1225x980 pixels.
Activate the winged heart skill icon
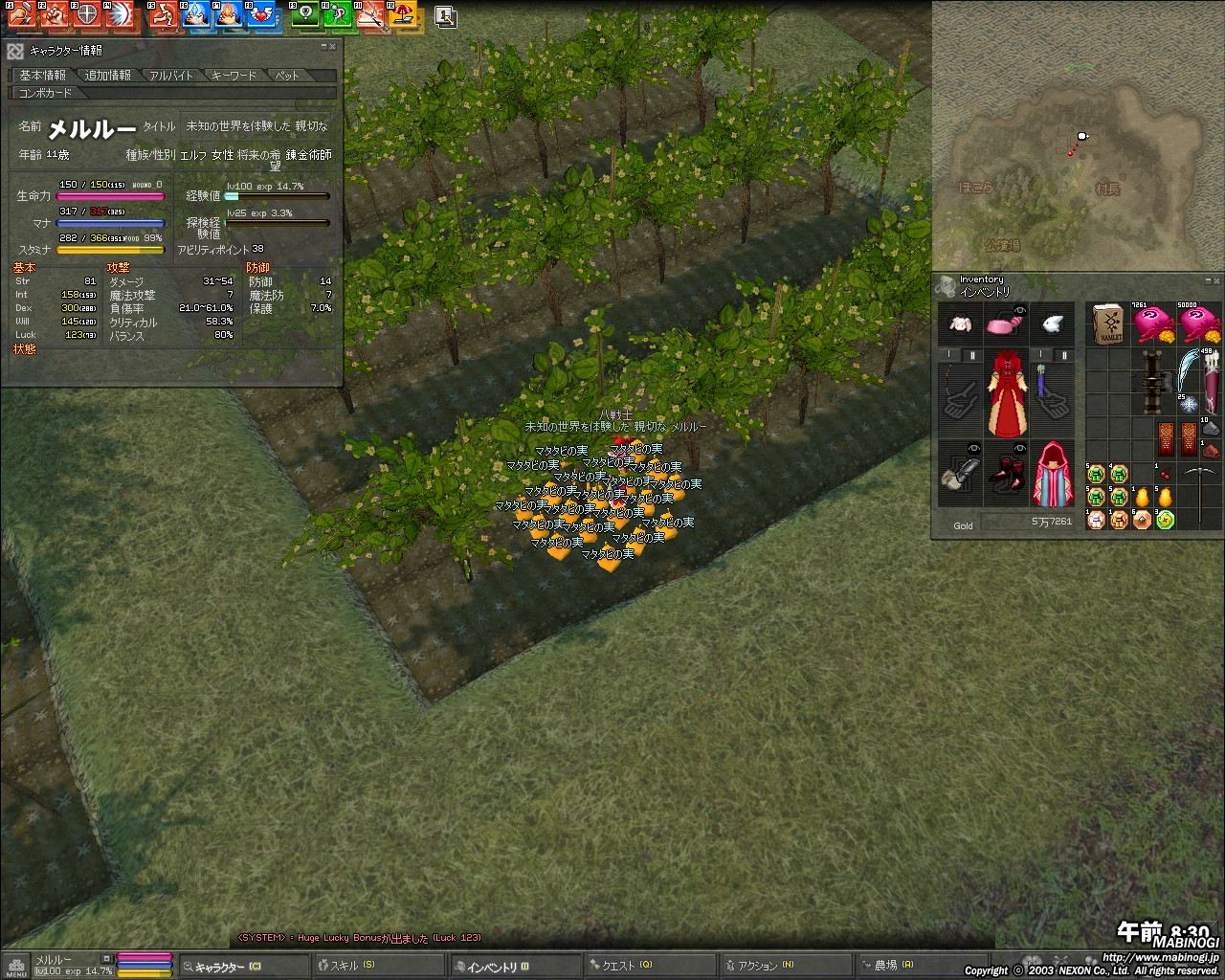click(x=259, y=13)
